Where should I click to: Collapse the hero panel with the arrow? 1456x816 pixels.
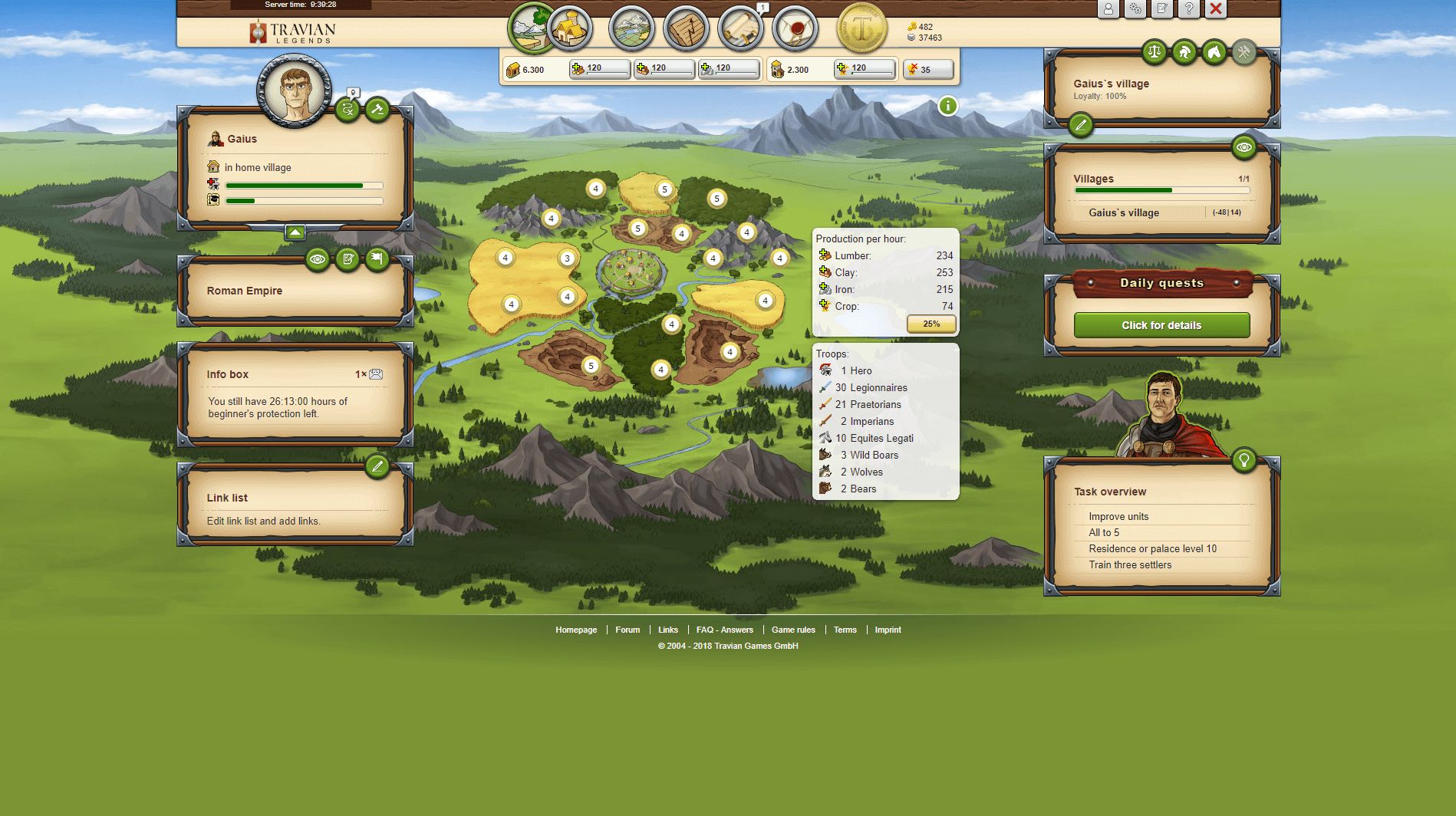pyautogui.click(x=295, y=232)
